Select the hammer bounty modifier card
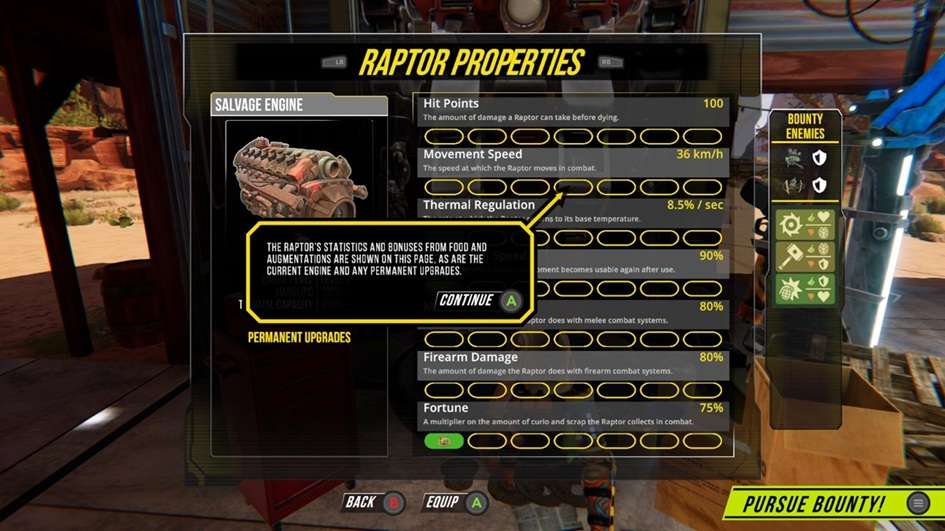Screen dimensions: 945x531 805,257
